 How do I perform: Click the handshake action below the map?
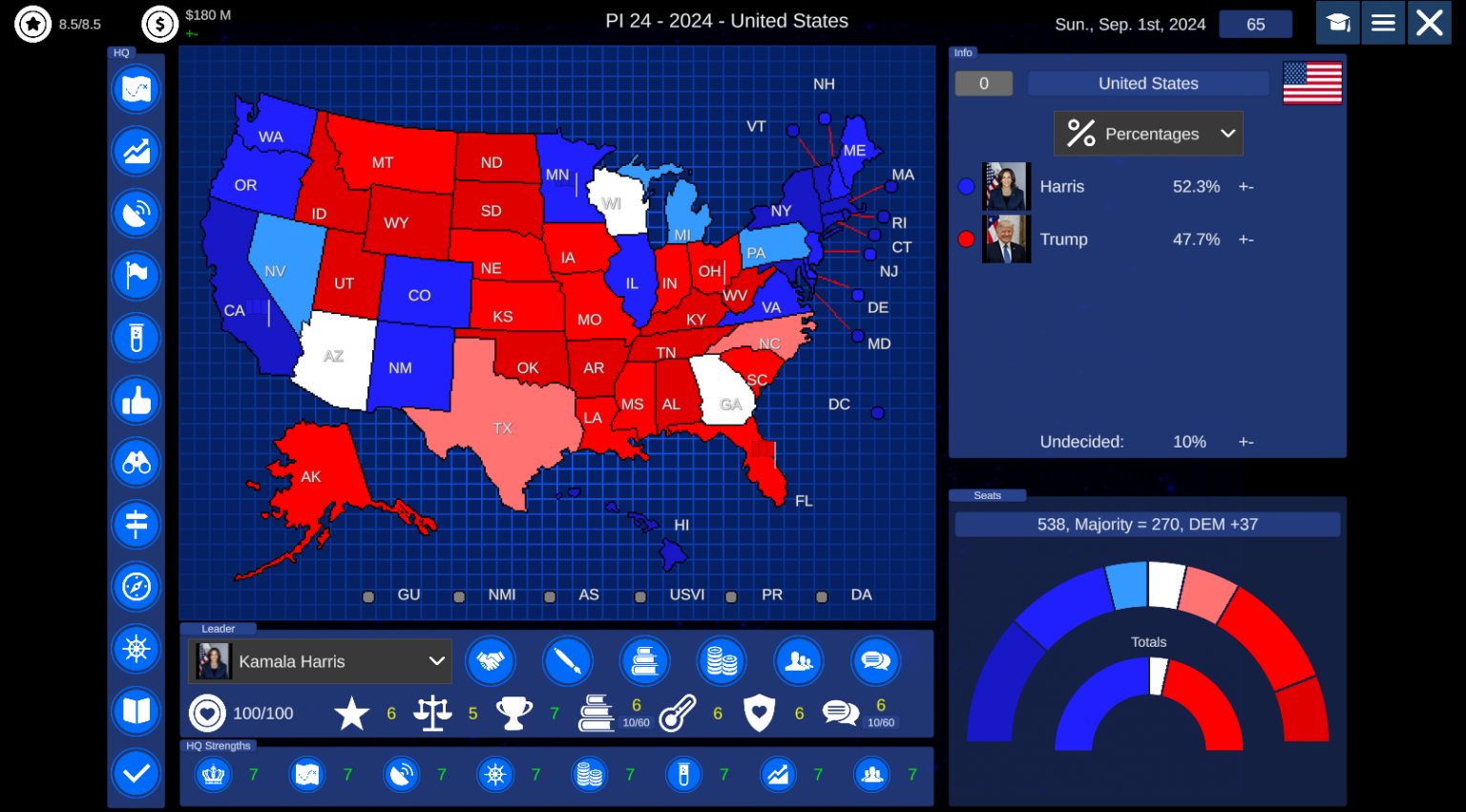[491, 660]
